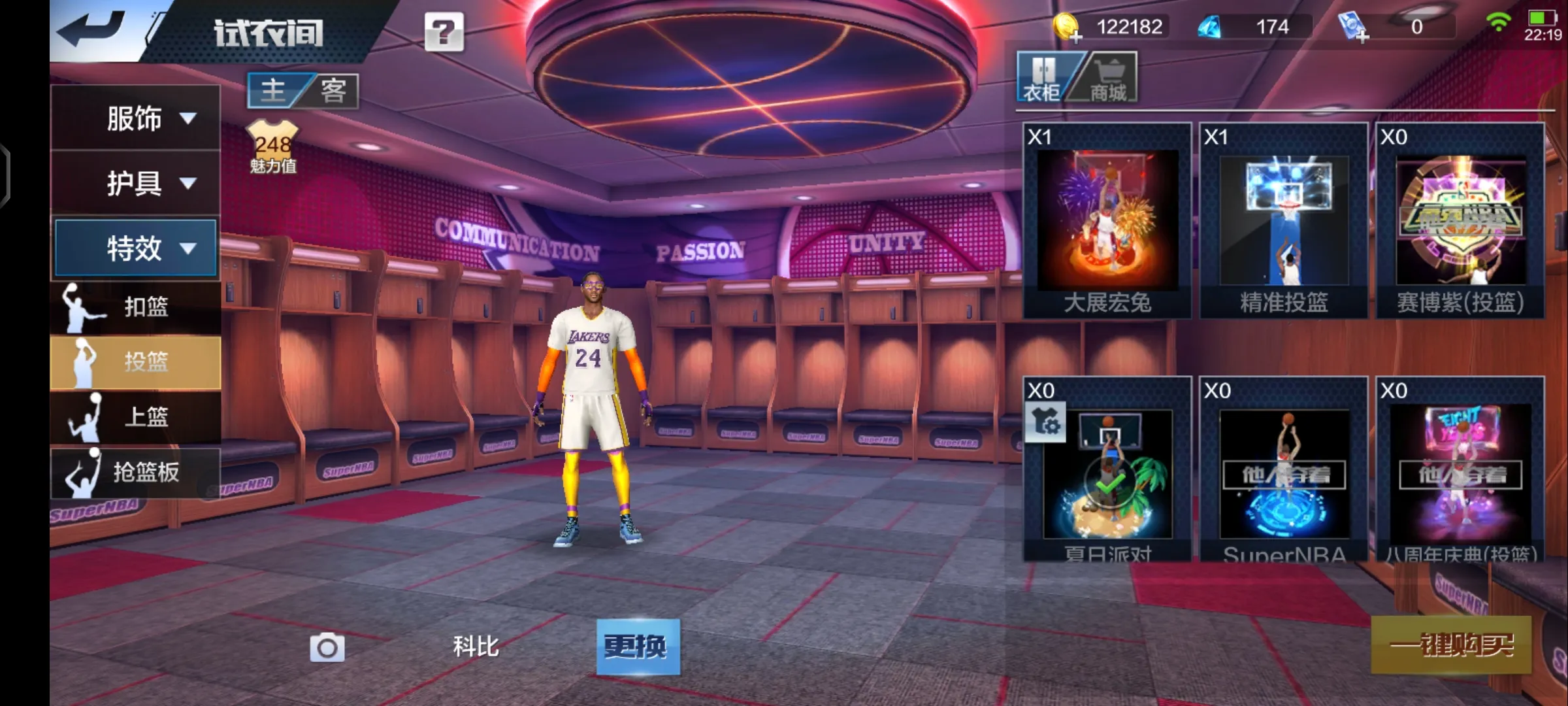Viewport: 1568px width, 706px height.
Task: Open the question mark help button
Action: [x=444, y=32]
